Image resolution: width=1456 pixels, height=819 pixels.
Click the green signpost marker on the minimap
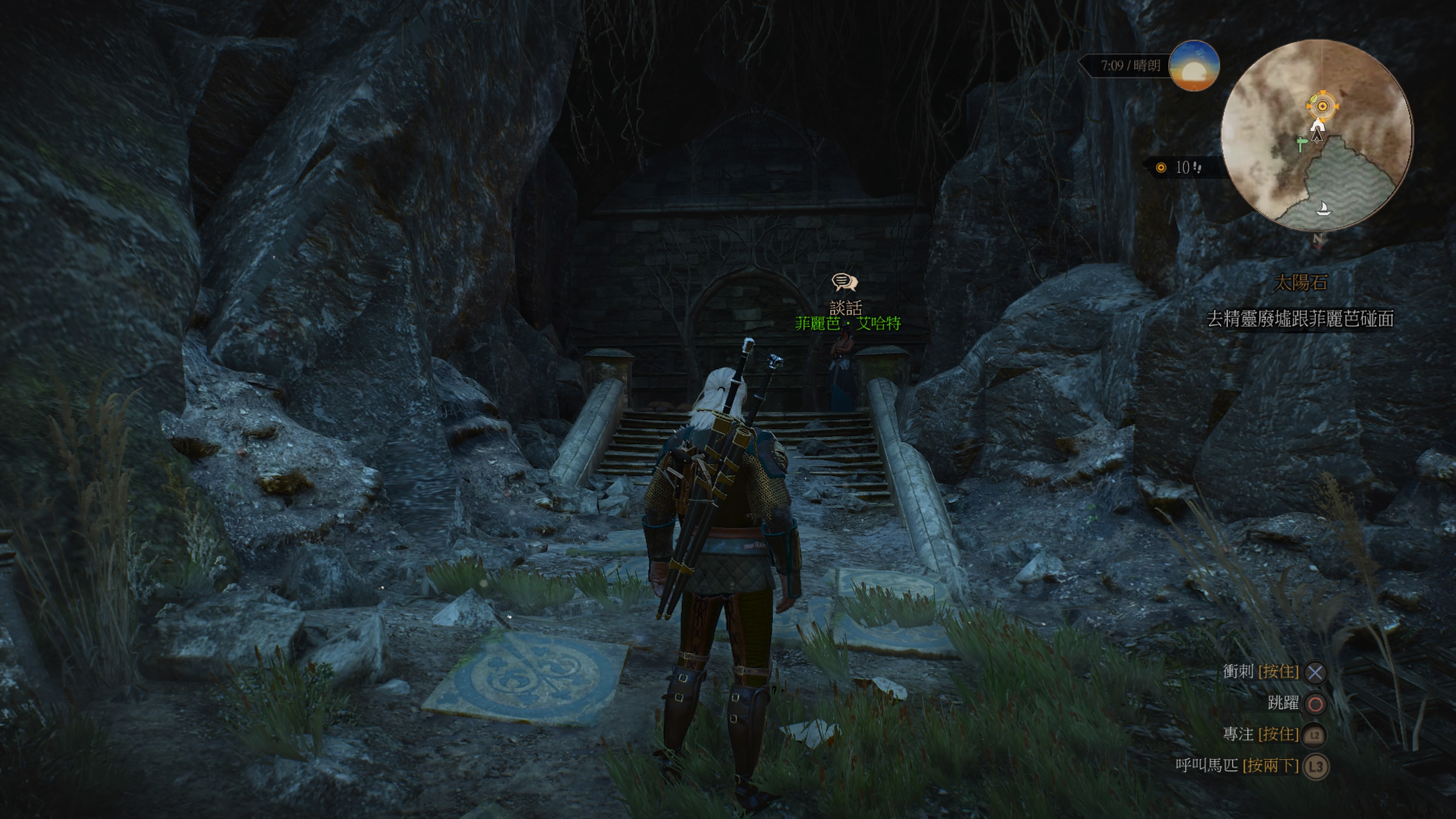(1301, 144)
